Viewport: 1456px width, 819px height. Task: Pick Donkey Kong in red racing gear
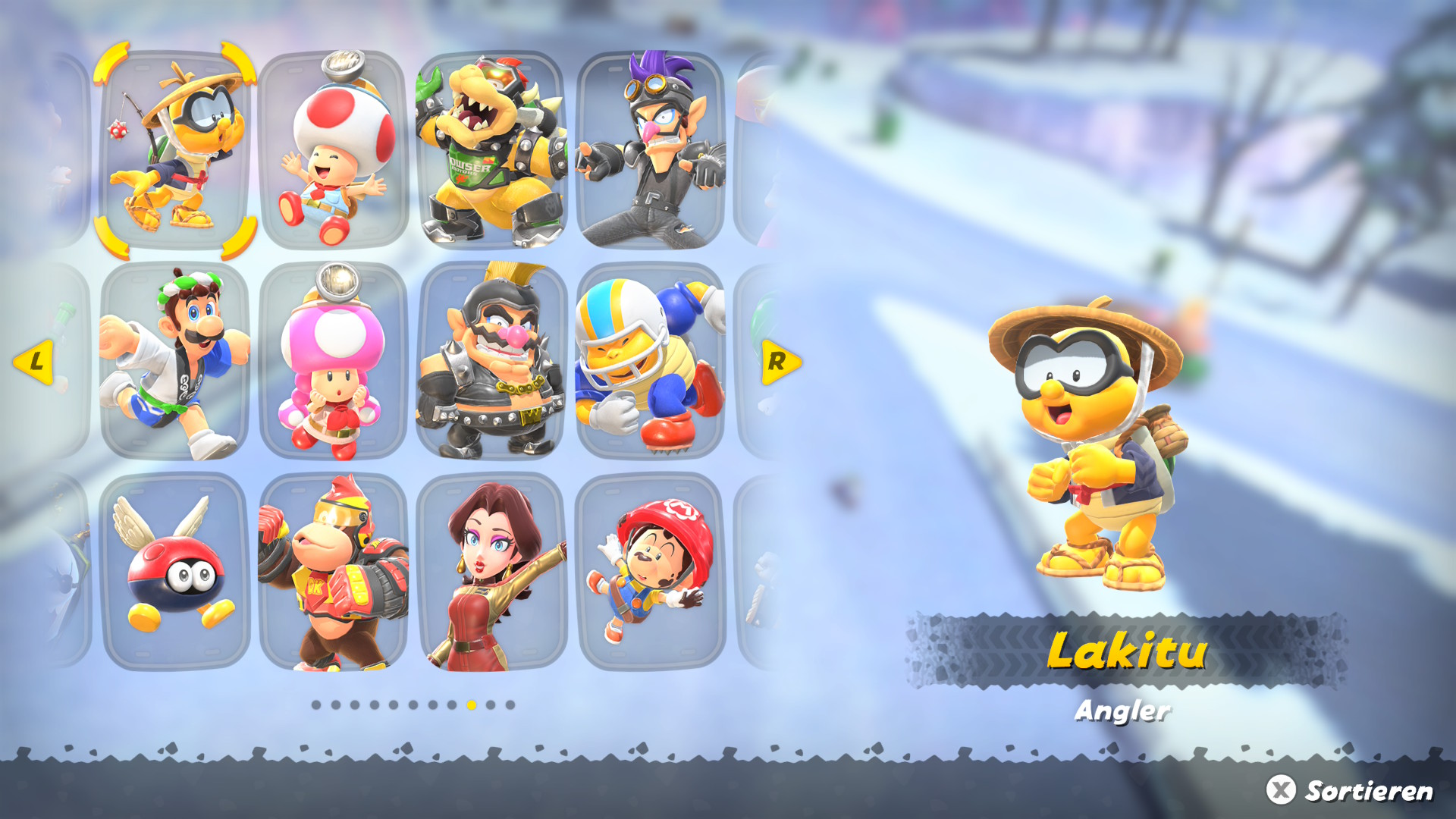334,573
